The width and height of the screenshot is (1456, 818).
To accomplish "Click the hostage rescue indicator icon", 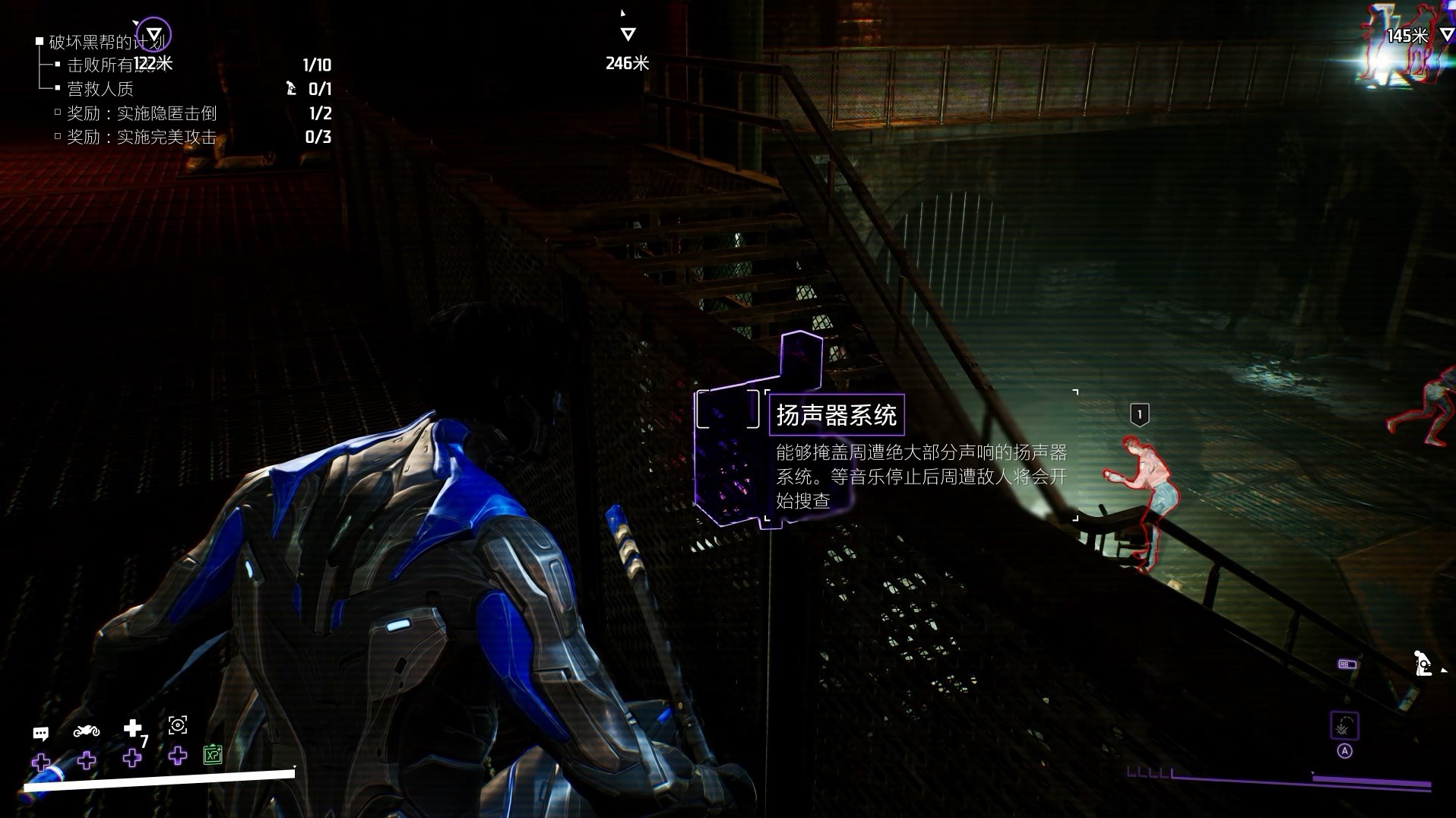I will (1423, 663).
